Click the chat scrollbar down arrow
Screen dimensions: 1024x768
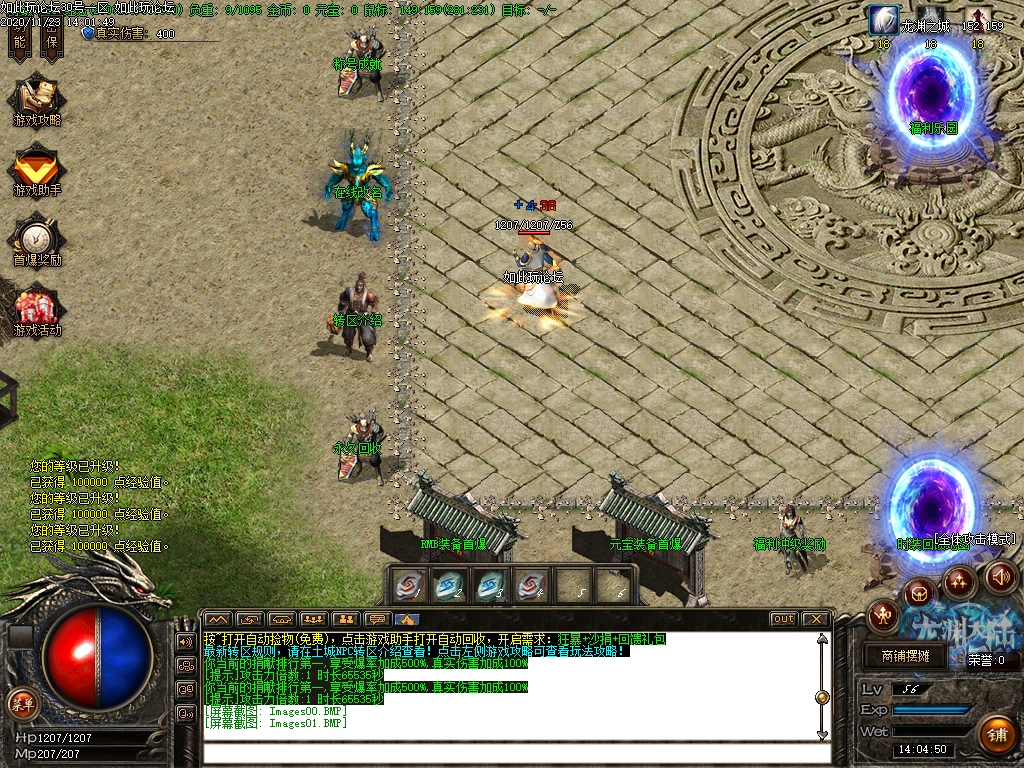[822, 734]
